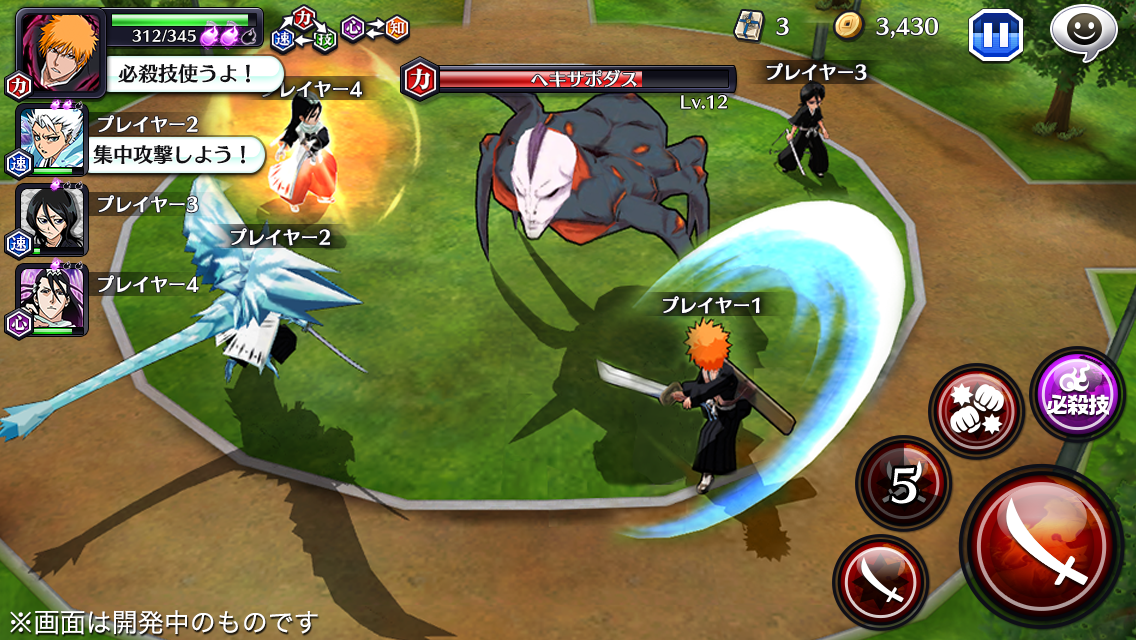This screenshot has width=1136, height=640.
Task: Activate the purple 必殺技 special move
Action: (1077, 394)
